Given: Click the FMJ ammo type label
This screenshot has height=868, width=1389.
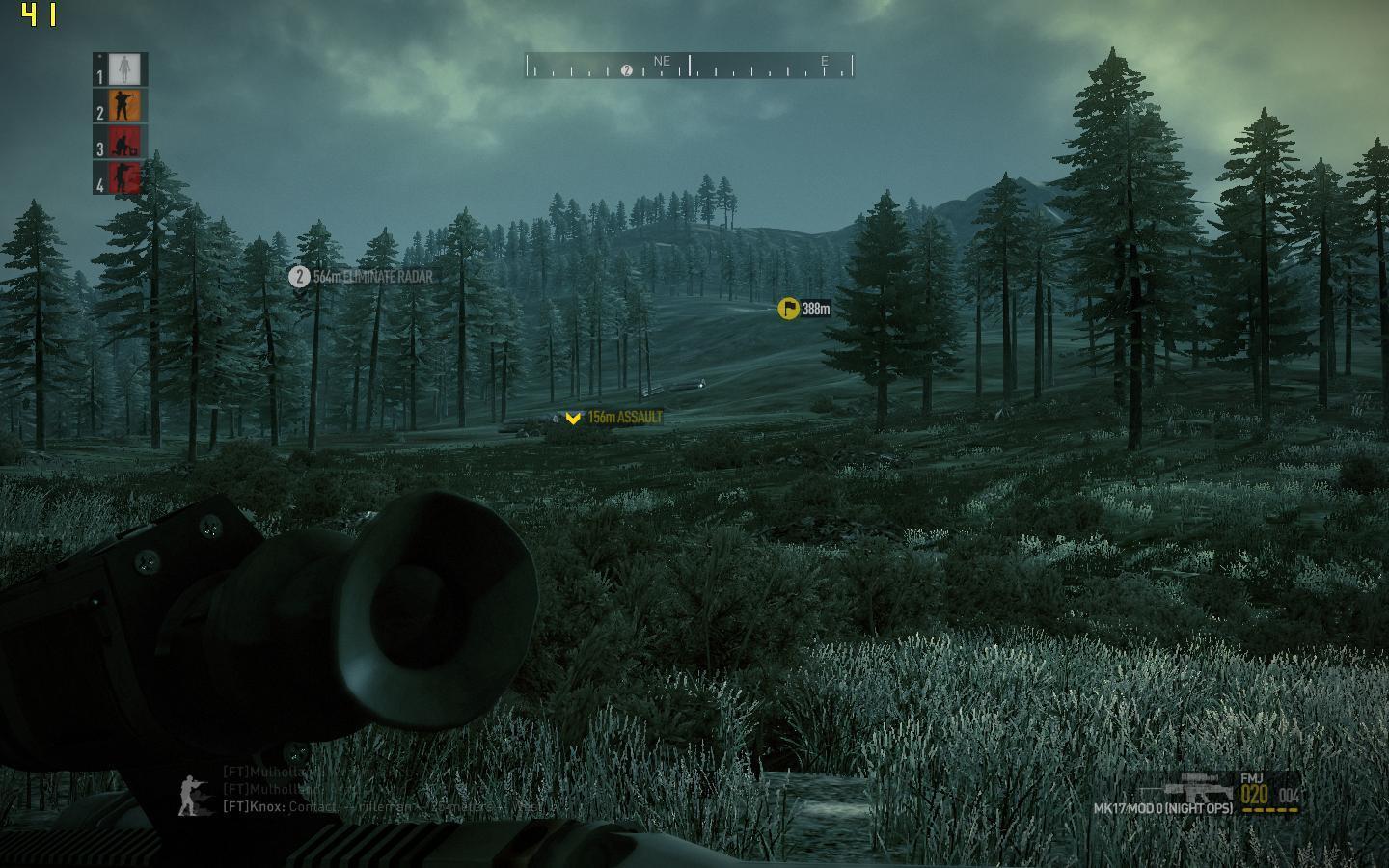Looking at the screenshot, I should pyautogui.click(x=1251, y=778).
